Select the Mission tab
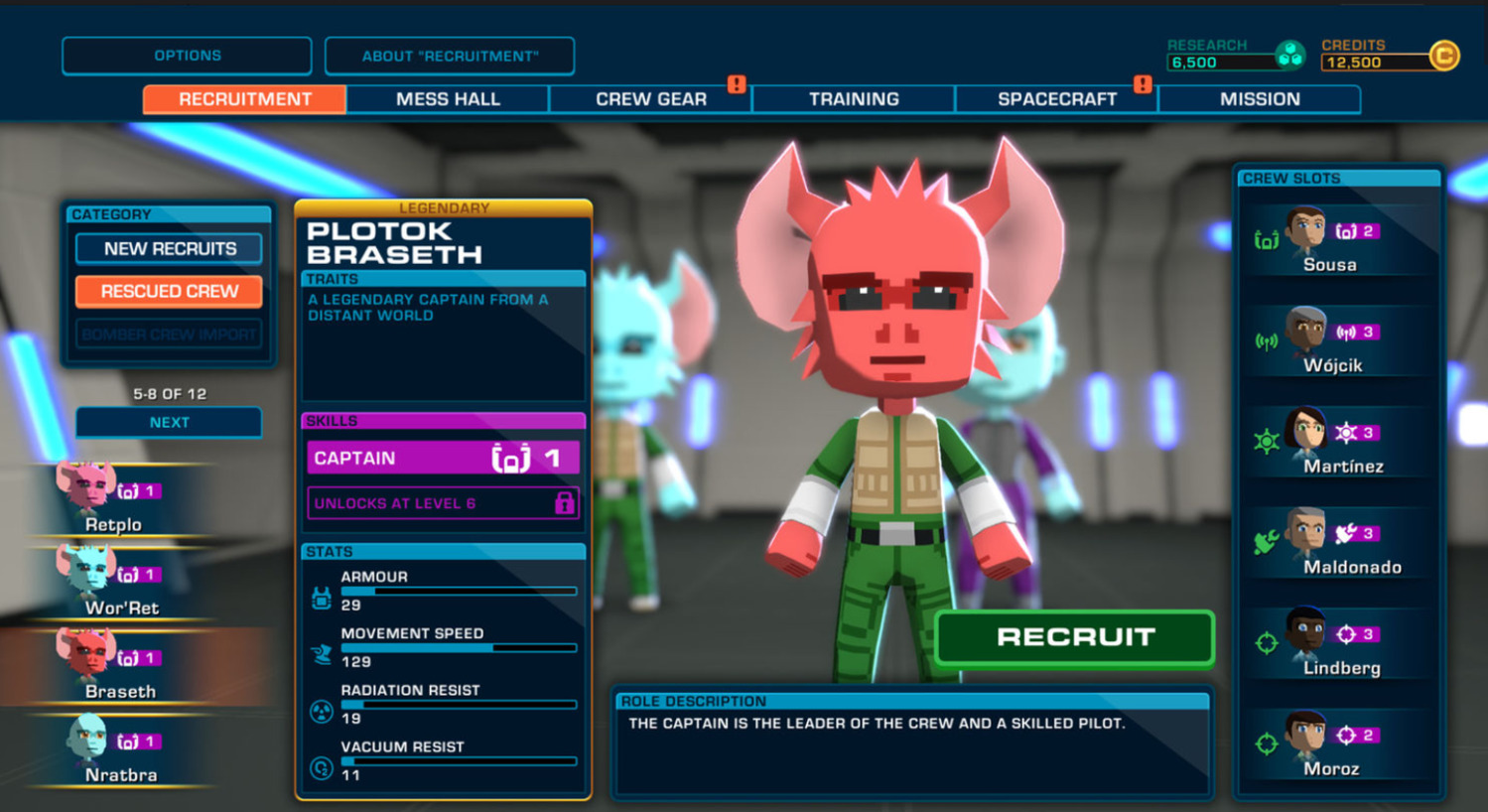1488x812 pixels. pyautogui.click(x=1259, y=99)
